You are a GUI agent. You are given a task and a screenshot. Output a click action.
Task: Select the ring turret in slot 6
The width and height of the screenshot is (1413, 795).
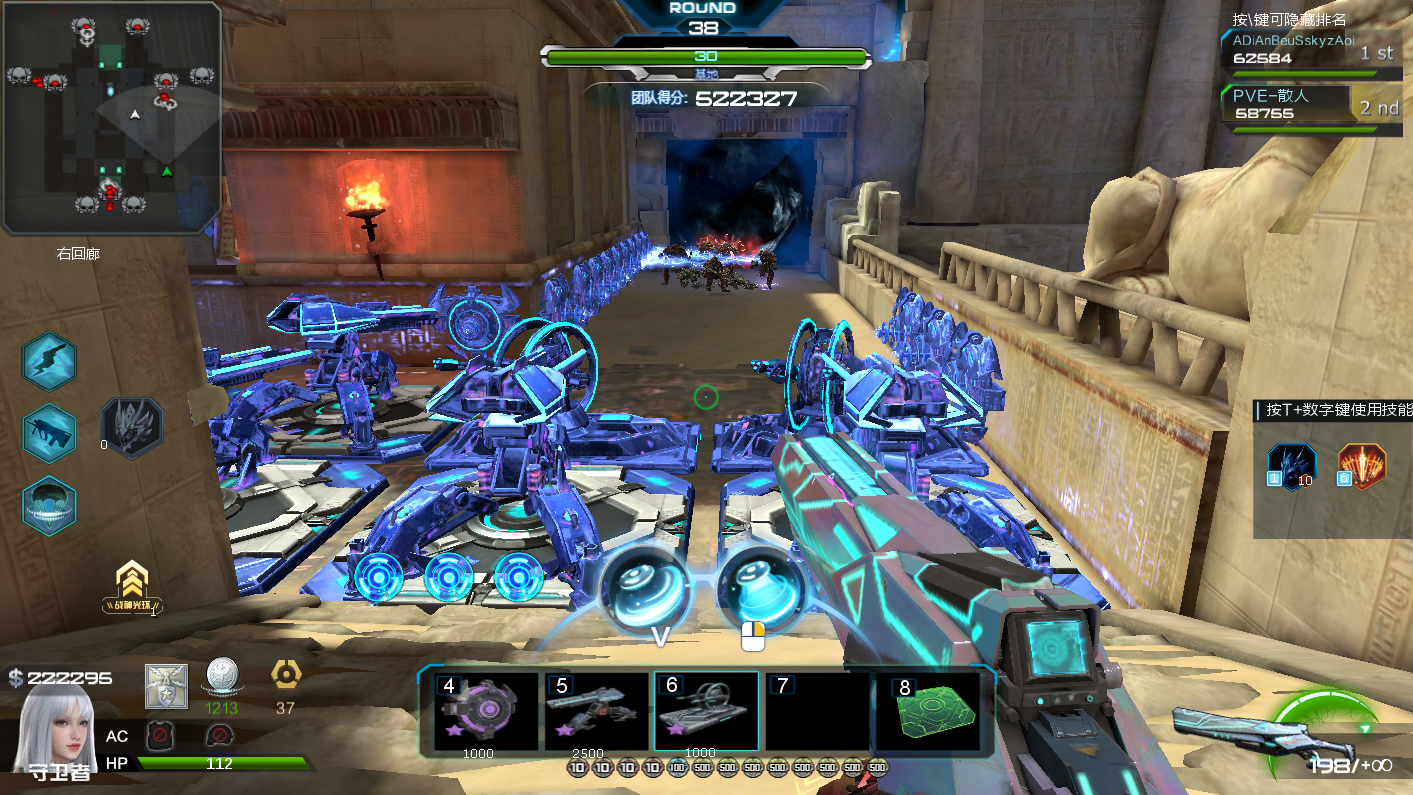click(706, 711)
